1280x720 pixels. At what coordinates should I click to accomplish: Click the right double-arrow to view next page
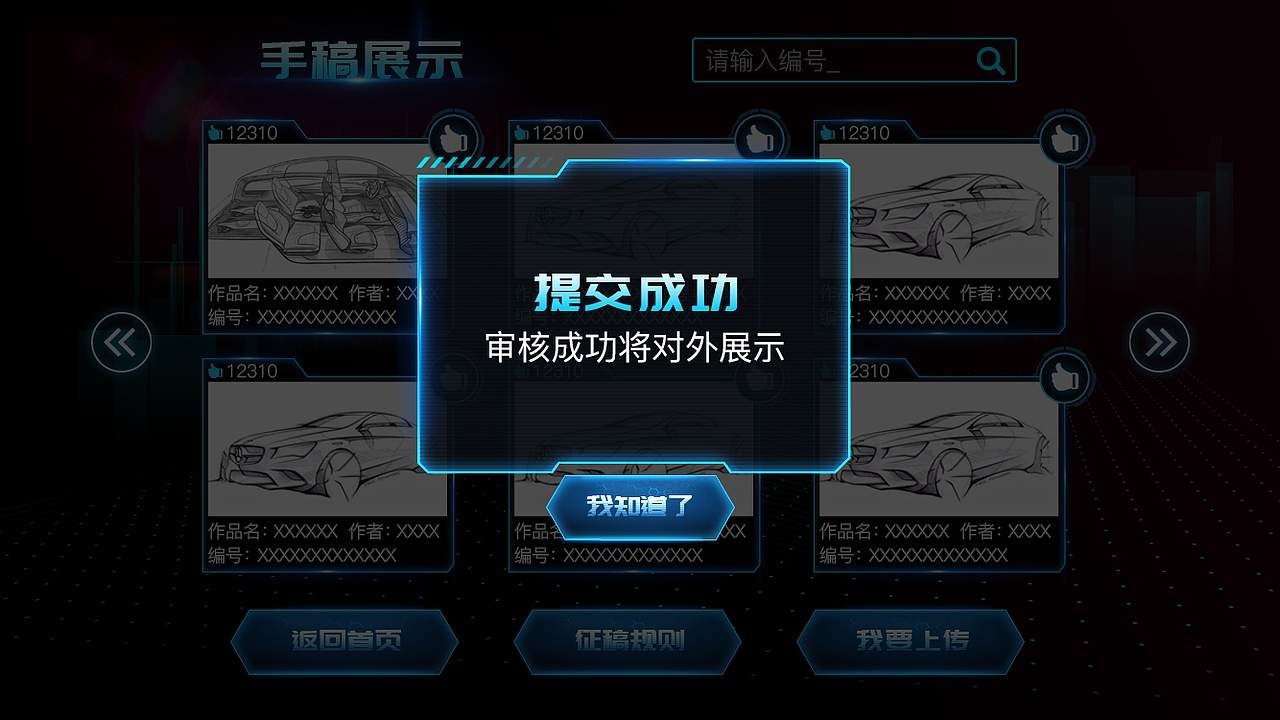click(x=1159, y=341)
